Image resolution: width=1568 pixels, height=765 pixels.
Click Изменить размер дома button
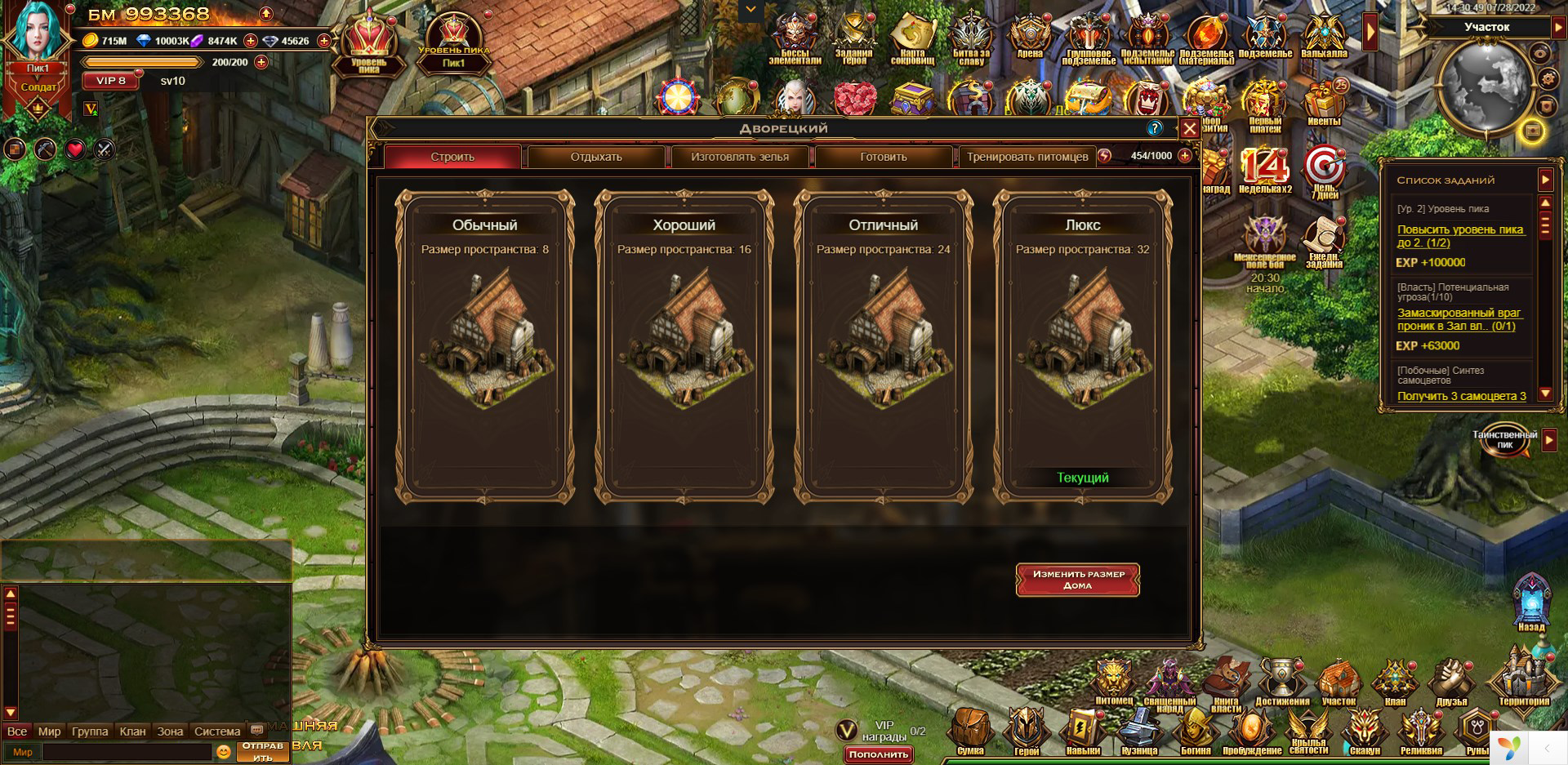pyautogui.click(x=1078, y=580)
